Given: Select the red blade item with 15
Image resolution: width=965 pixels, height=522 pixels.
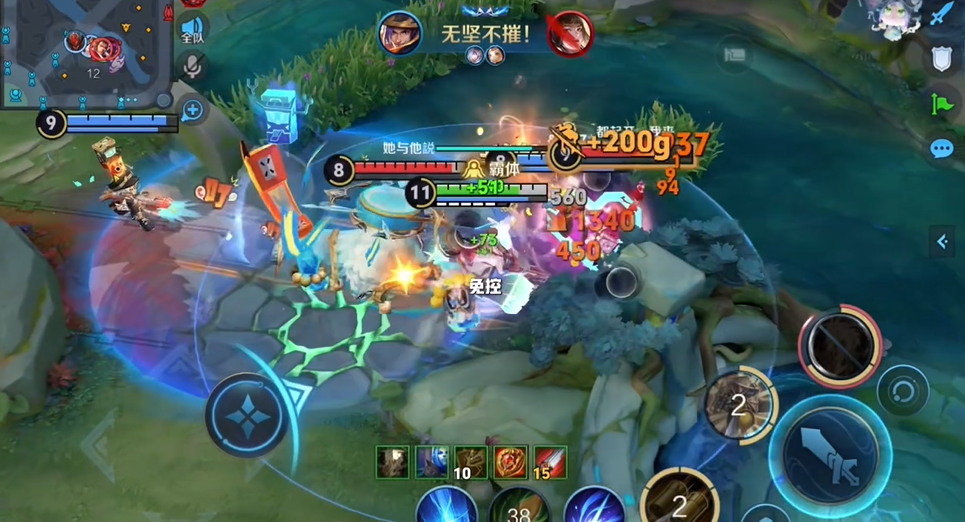Looking at the screenshot, I should click(x=549, y=462).
